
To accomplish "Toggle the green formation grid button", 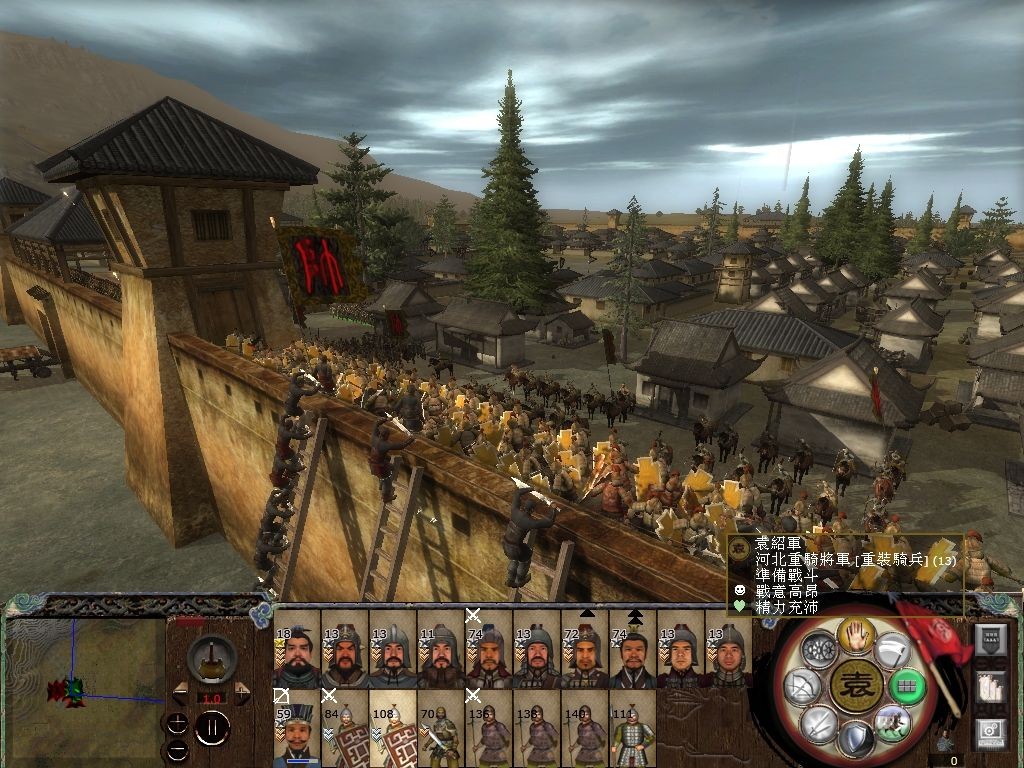I will [908, 686].
